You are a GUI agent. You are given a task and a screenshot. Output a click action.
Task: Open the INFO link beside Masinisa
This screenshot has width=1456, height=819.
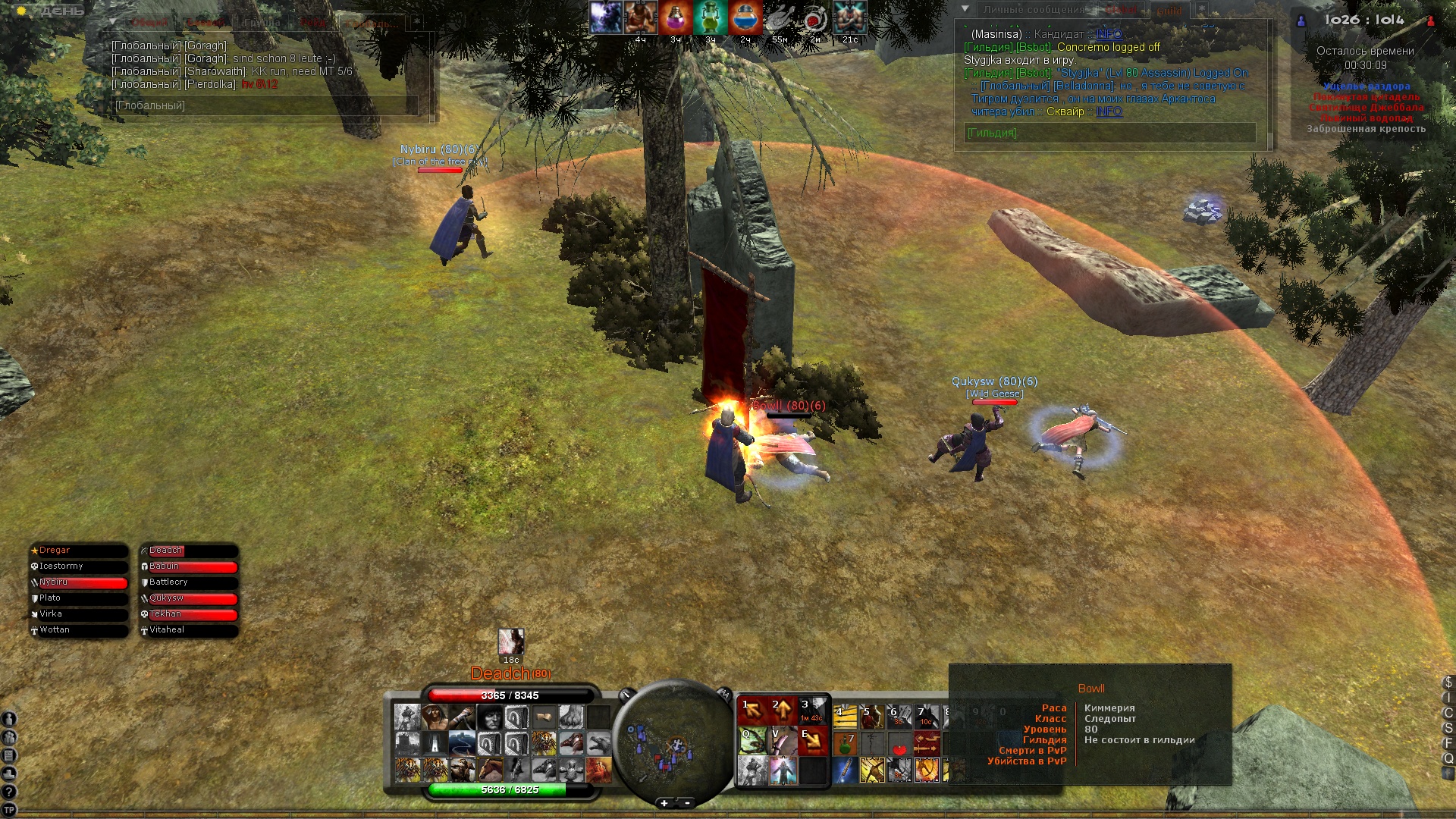pyautogui.click(x=1109, y=34)
